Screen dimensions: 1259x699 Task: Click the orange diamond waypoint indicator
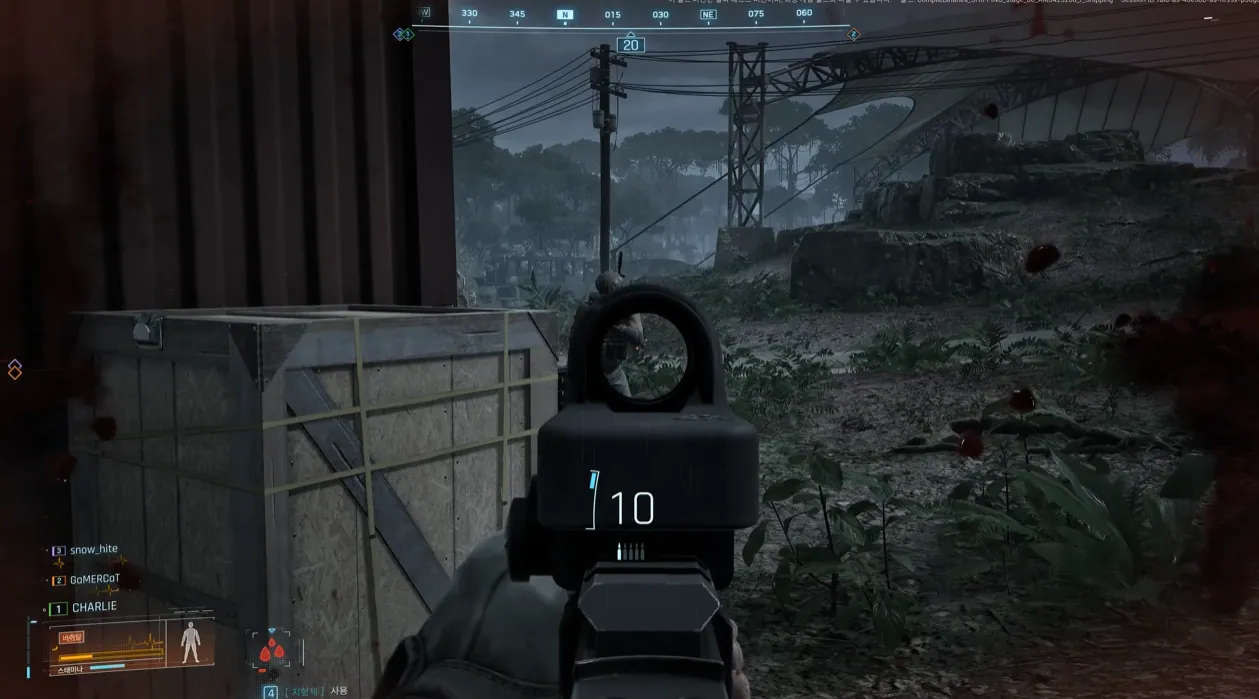click(15, 369)
